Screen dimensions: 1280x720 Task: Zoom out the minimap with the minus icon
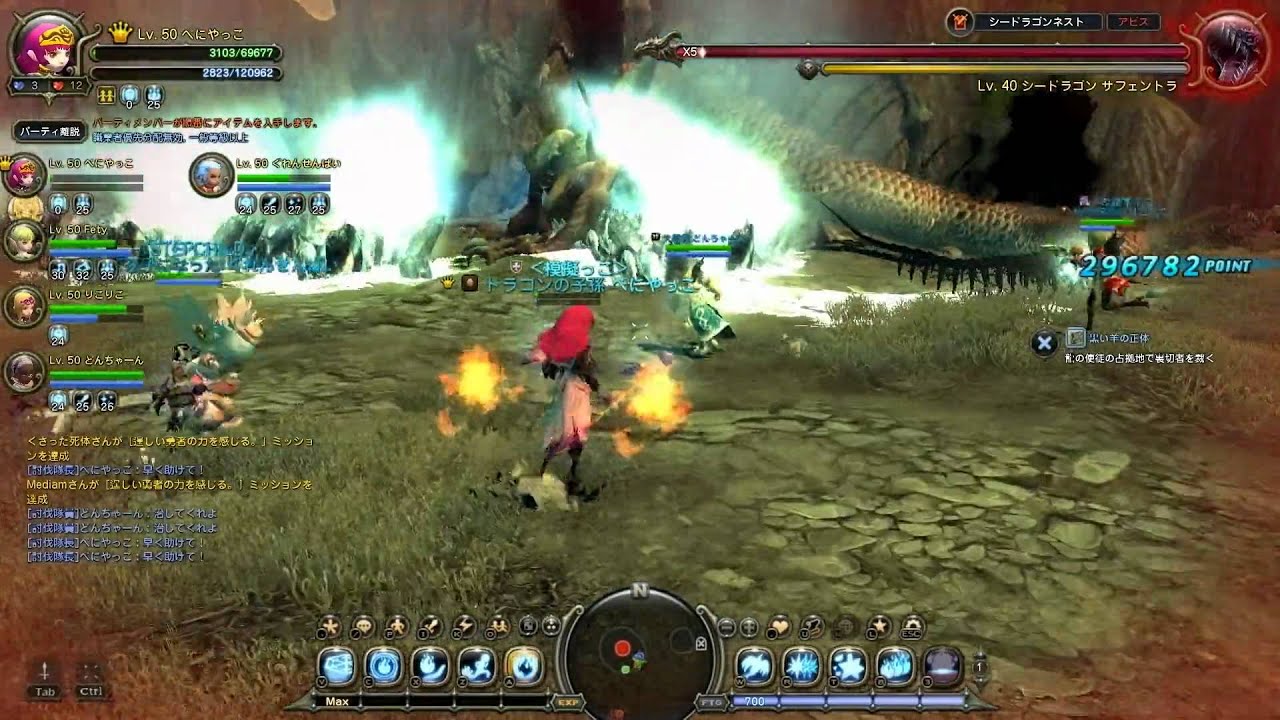point(726,627)
